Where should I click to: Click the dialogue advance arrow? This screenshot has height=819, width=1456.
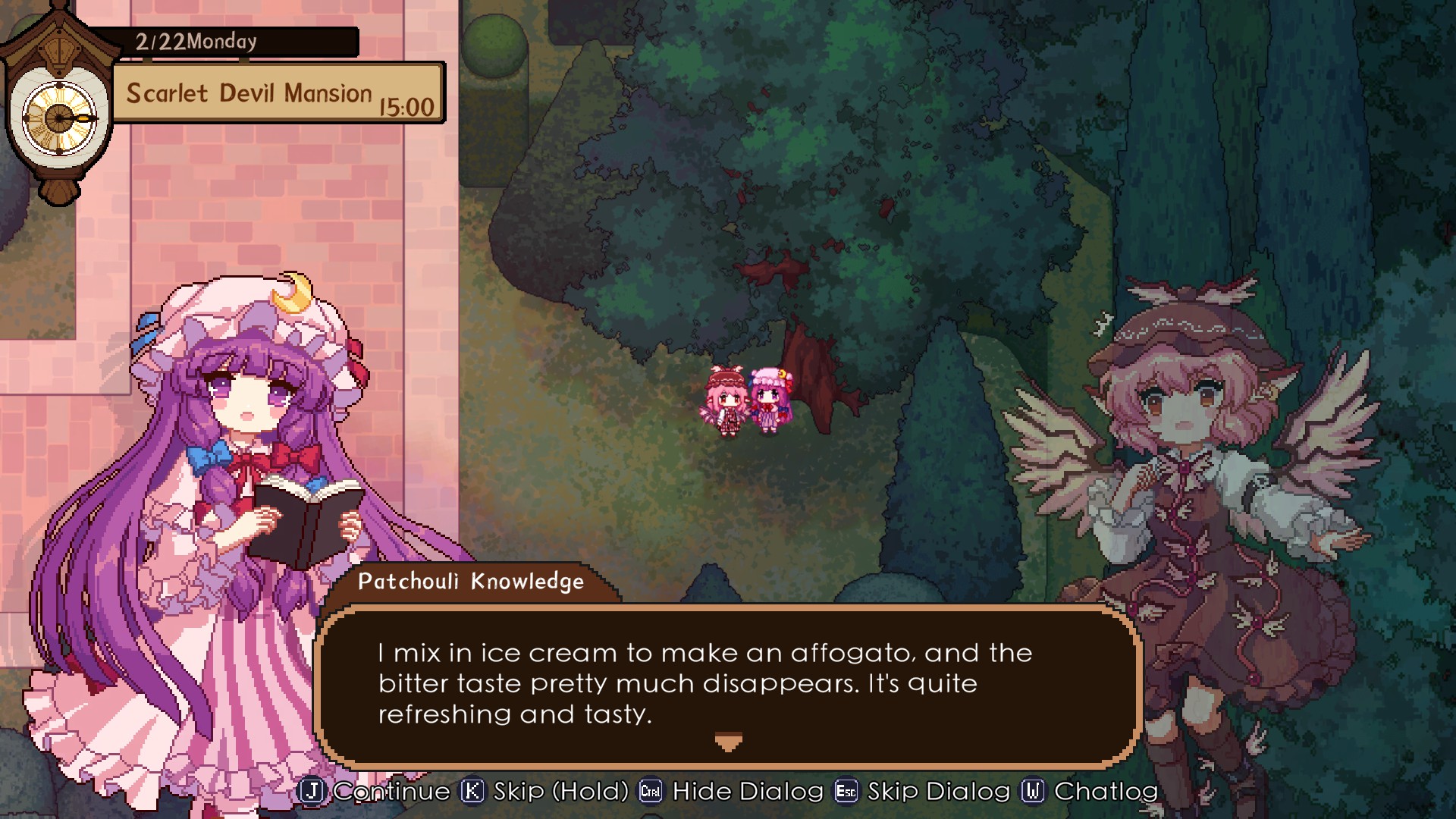pyautogui.click(x=728, y=742)
